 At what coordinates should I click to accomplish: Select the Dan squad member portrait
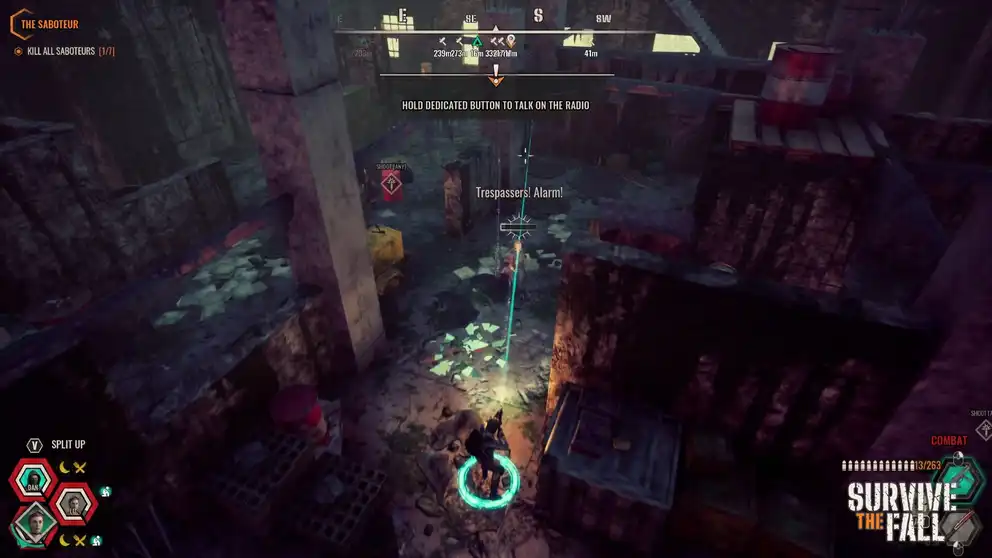pyautogui.click(x=34, y=481)
